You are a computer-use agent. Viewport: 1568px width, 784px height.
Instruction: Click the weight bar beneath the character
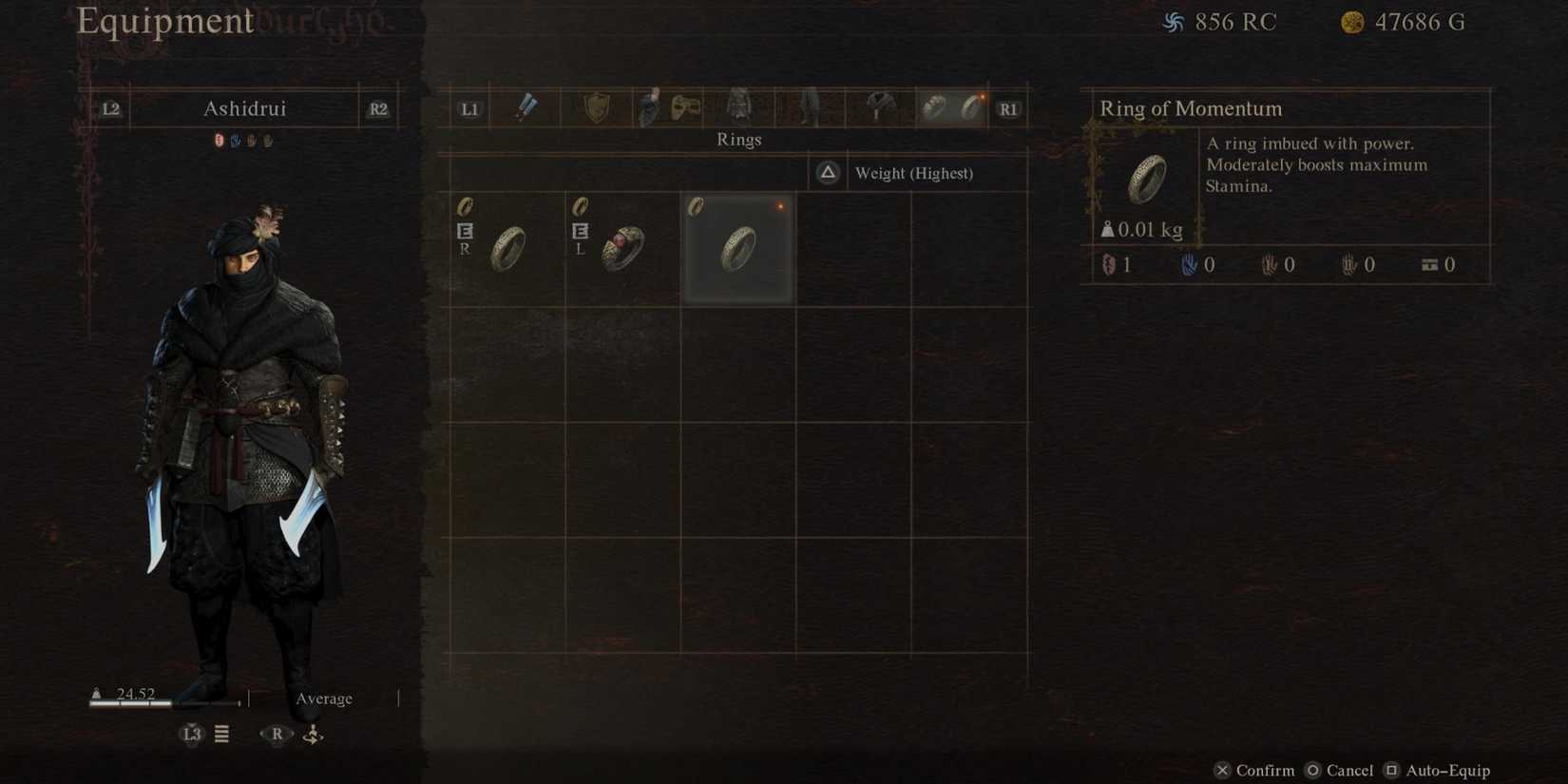pyautogui.click(x=162, y=704)
